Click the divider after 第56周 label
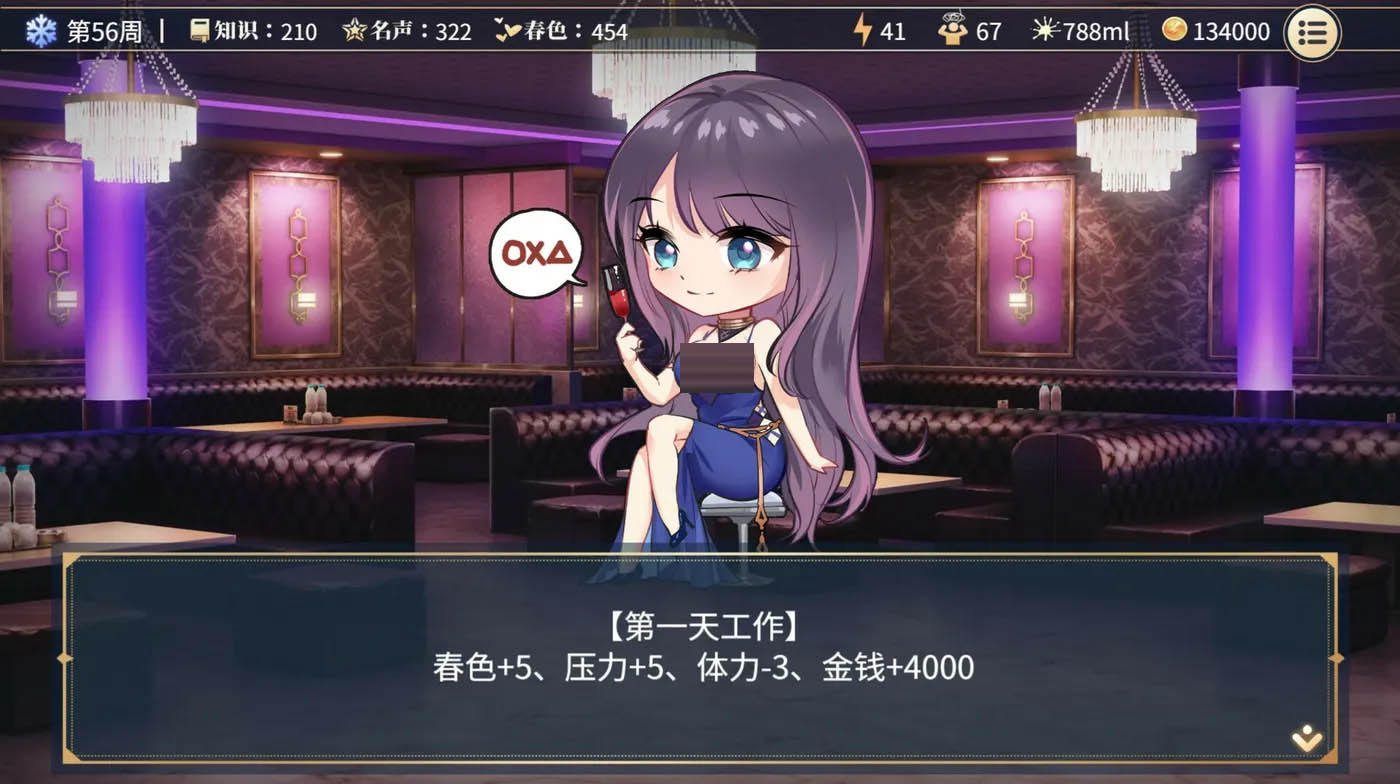 [160, 30]
